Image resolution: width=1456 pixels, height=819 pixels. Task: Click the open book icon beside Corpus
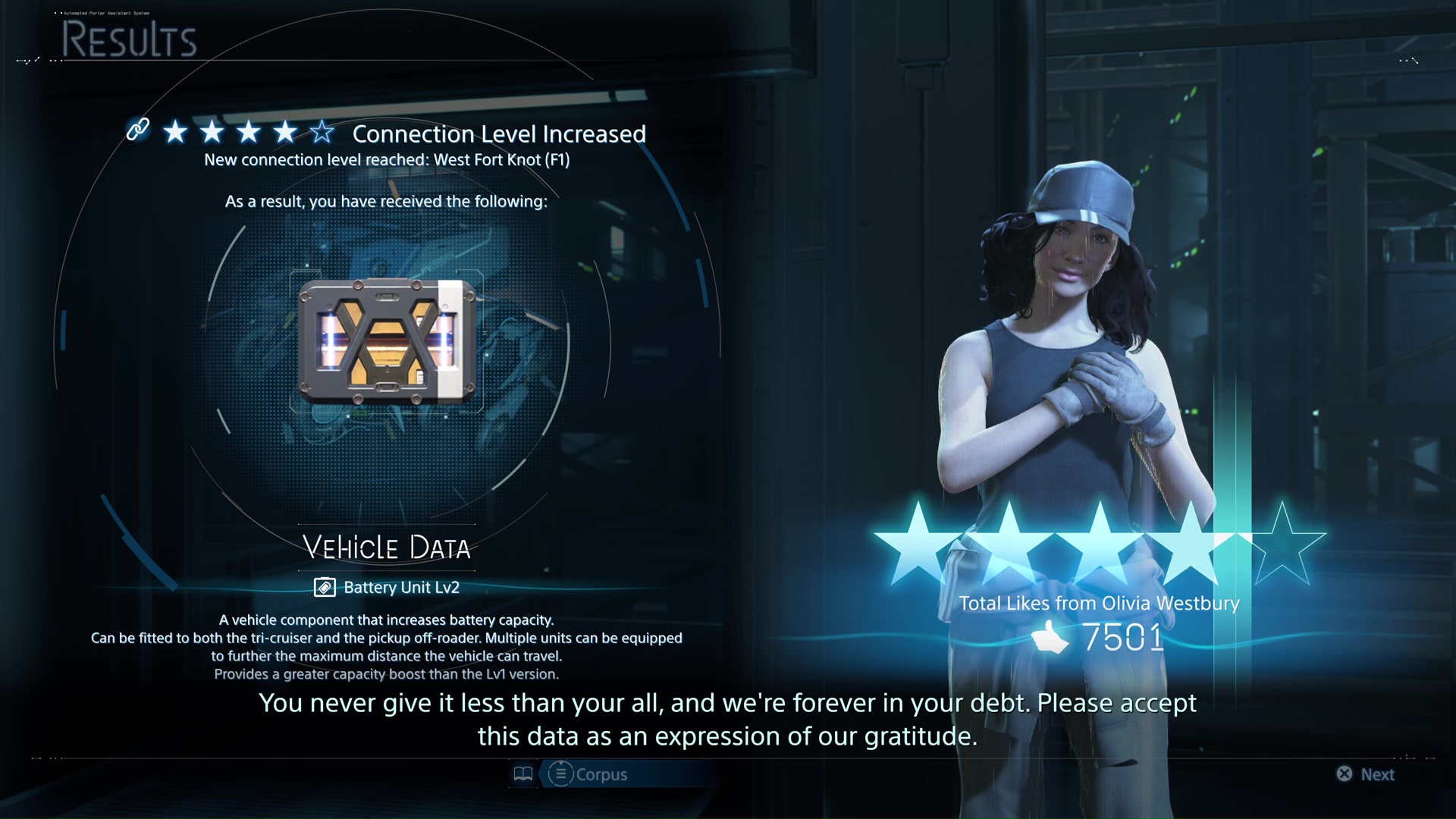point(523,774)
